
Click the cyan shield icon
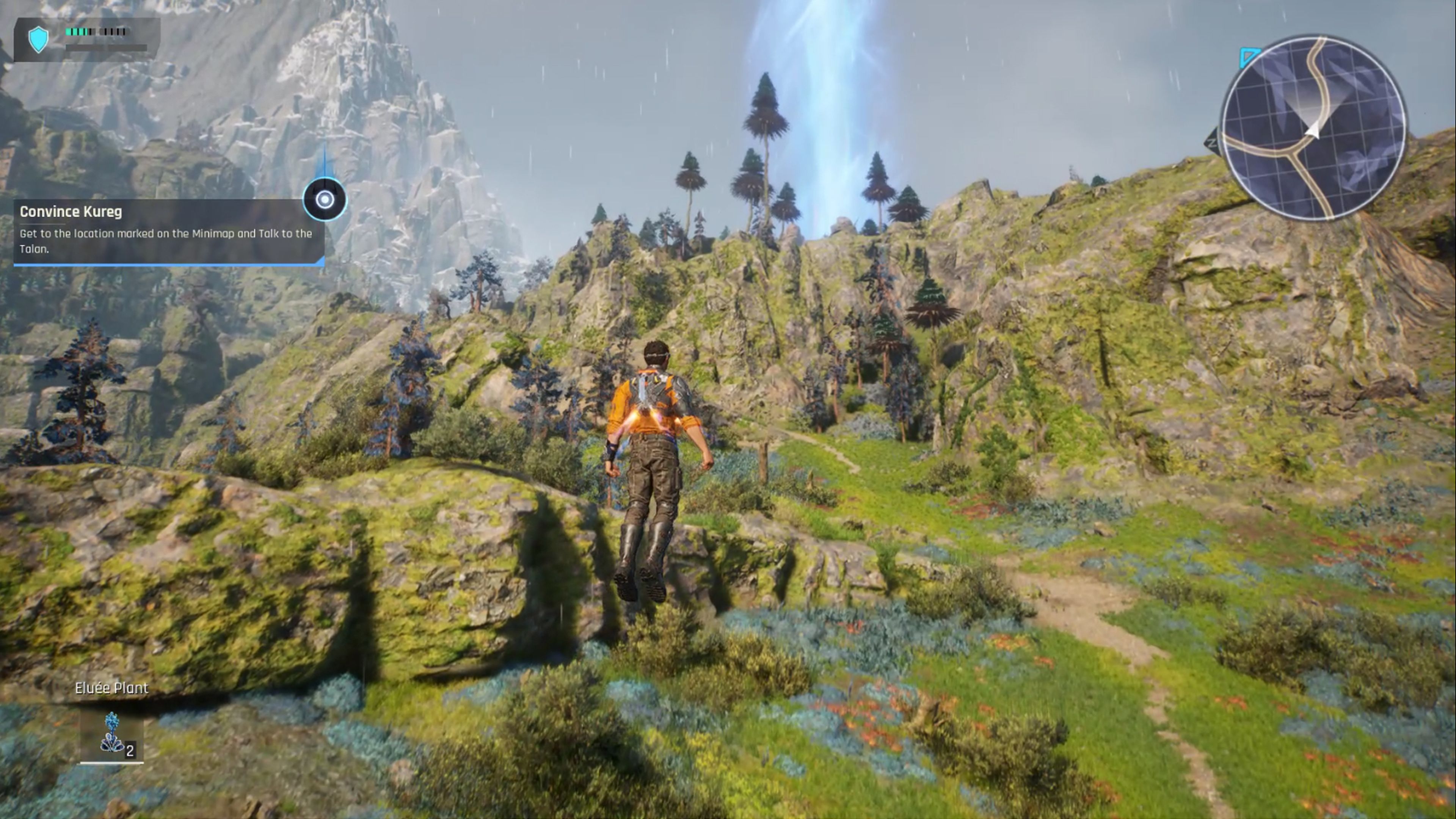point(38,39)
